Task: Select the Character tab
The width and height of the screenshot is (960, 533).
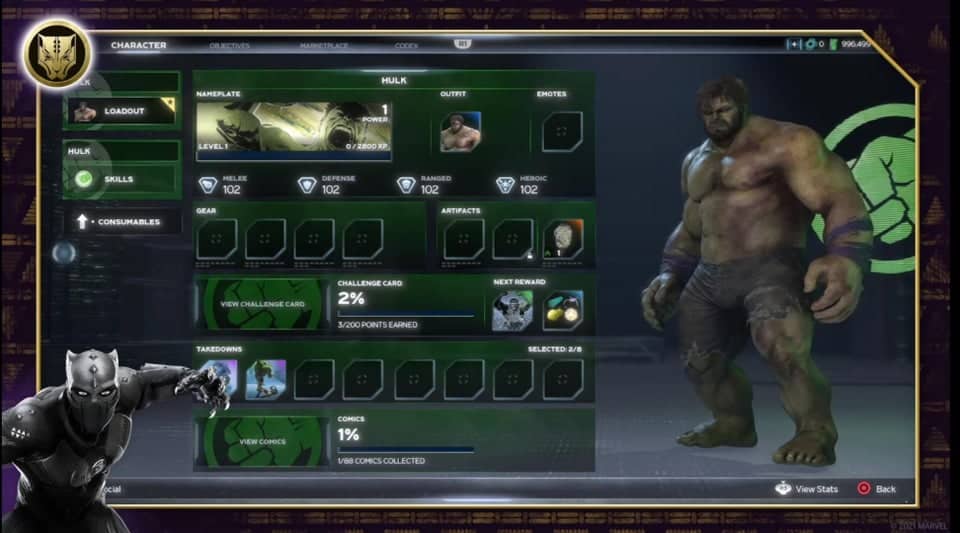Action: (138, 46)
